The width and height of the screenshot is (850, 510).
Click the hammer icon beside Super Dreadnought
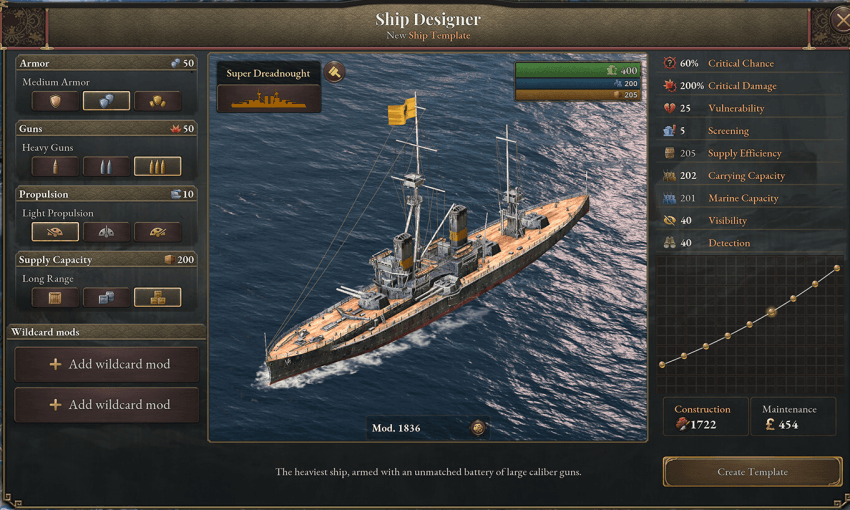pyautogui.click(x=334, y=73)
